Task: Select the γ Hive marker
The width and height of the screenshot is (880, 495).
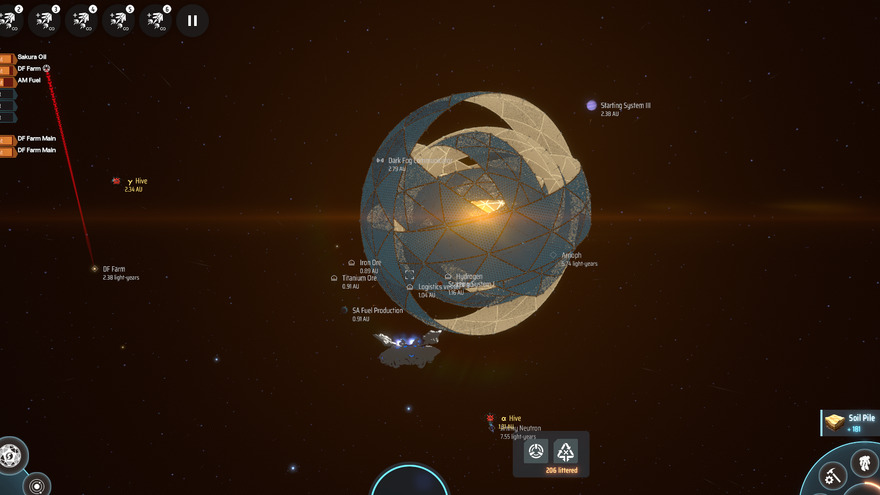Action: (117, 181)
